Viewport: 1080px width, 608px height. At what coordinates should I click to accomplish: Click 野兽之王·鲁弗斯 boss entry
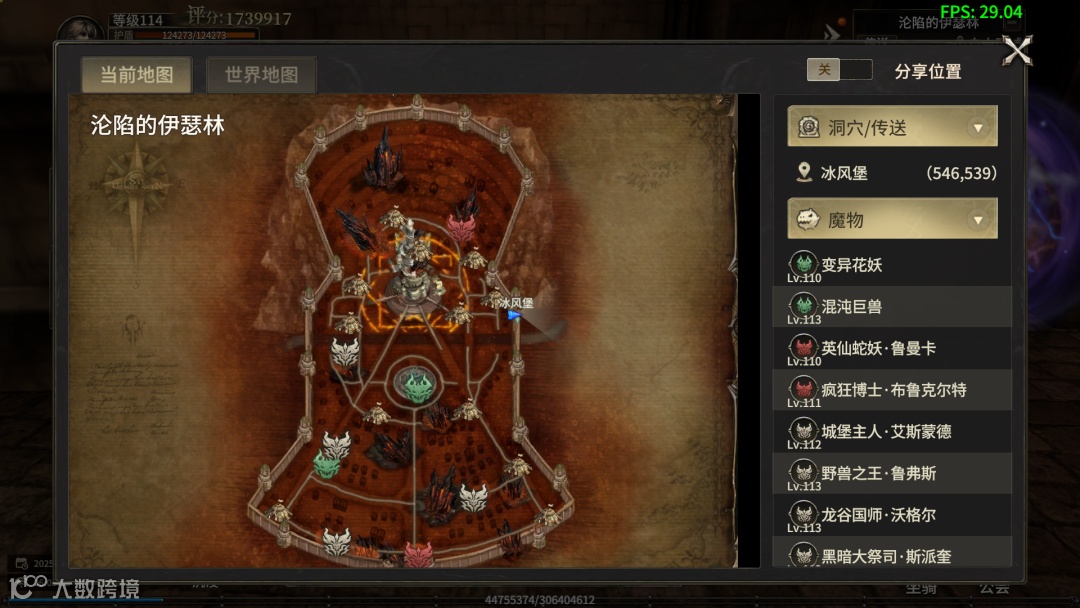(x=892, y=473)
